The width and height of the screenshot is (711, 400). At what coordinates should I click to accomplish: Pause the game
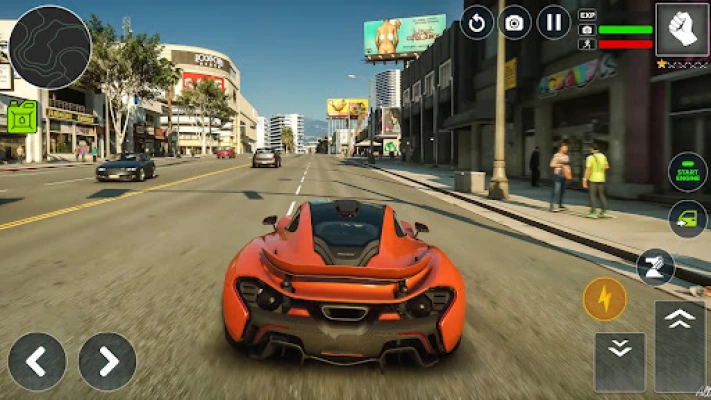point(553,22)
